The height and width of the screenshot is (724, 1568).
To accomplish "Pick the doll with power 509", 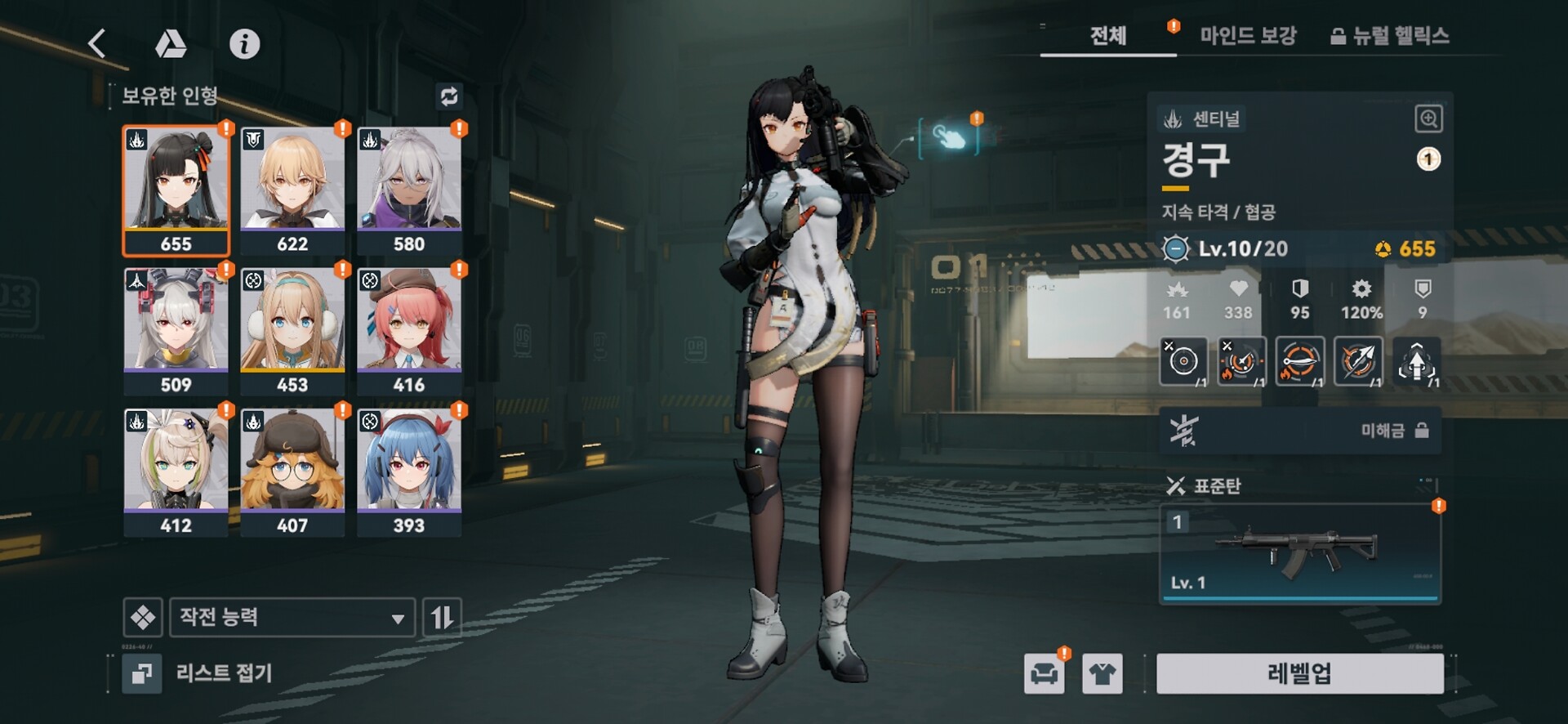I will coord(176,330).
